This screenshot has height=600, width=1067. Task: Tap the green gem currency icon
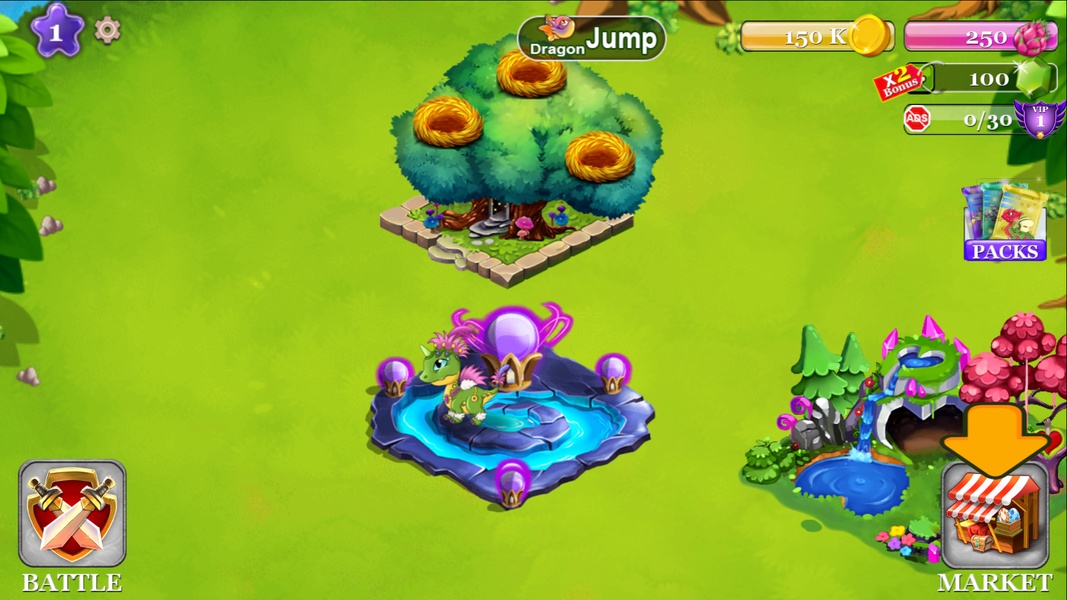[x=1035, y=78]
